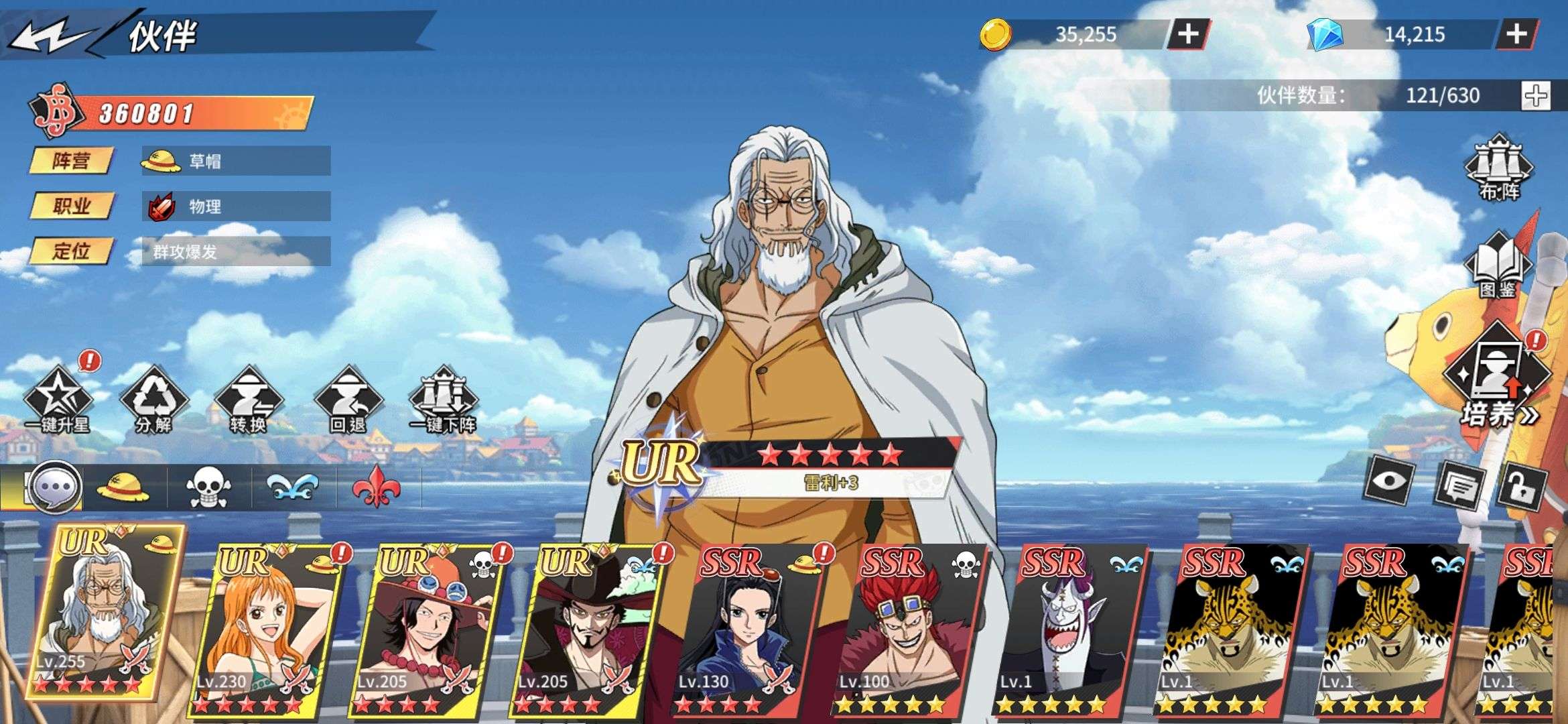Filter companions by red fleur-de-lis faction
This screenshot has height=724, width=1568.
pyautogui.click(x=377, y=487)
